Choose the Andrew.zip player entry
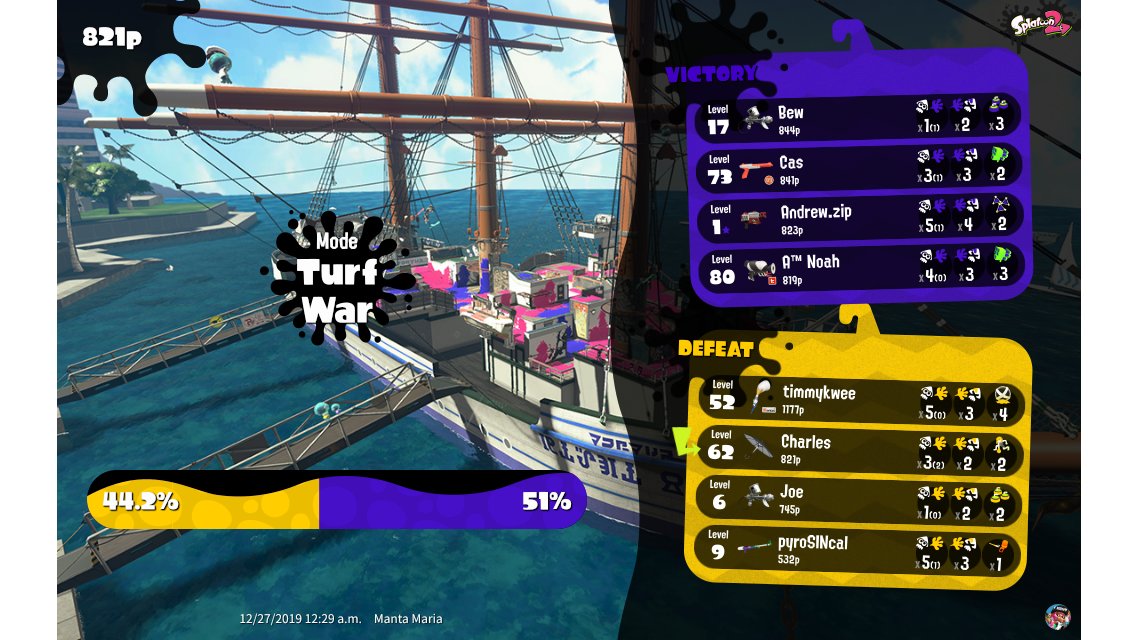The image size is (1138, 640). click(x=858, y=219)
